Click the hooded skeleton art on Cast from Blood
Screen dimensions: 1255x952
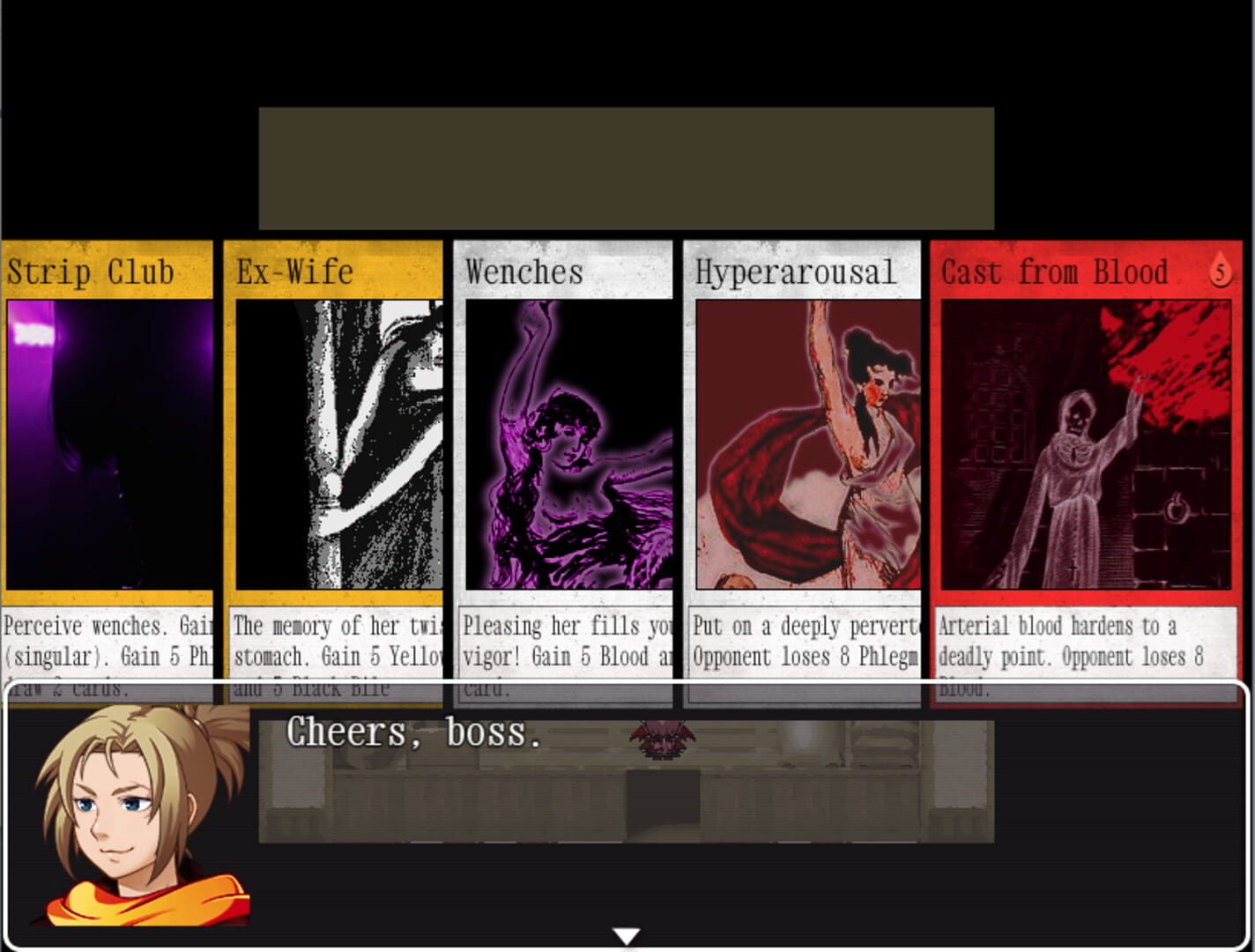(x=1071, y=450)
